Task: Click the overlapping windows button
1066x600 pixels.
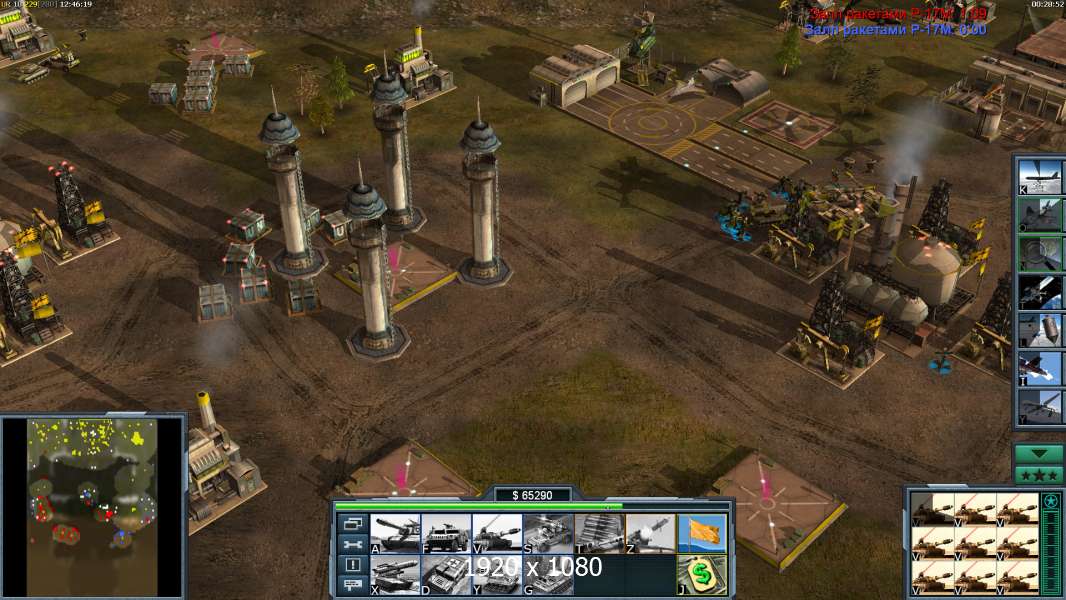Action: pos(352,523)
